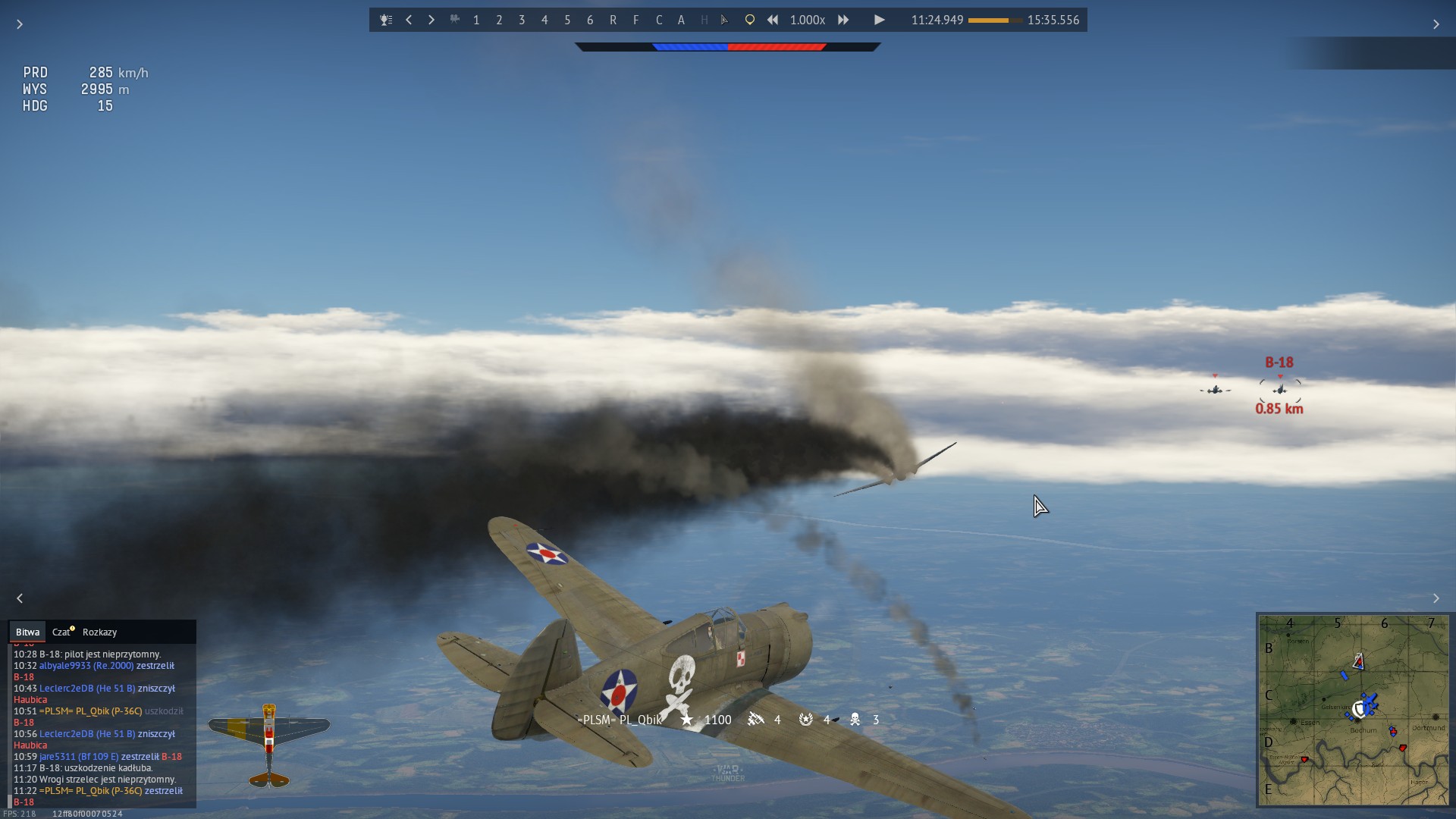Select camera preset 6

[x=590, y=20]
